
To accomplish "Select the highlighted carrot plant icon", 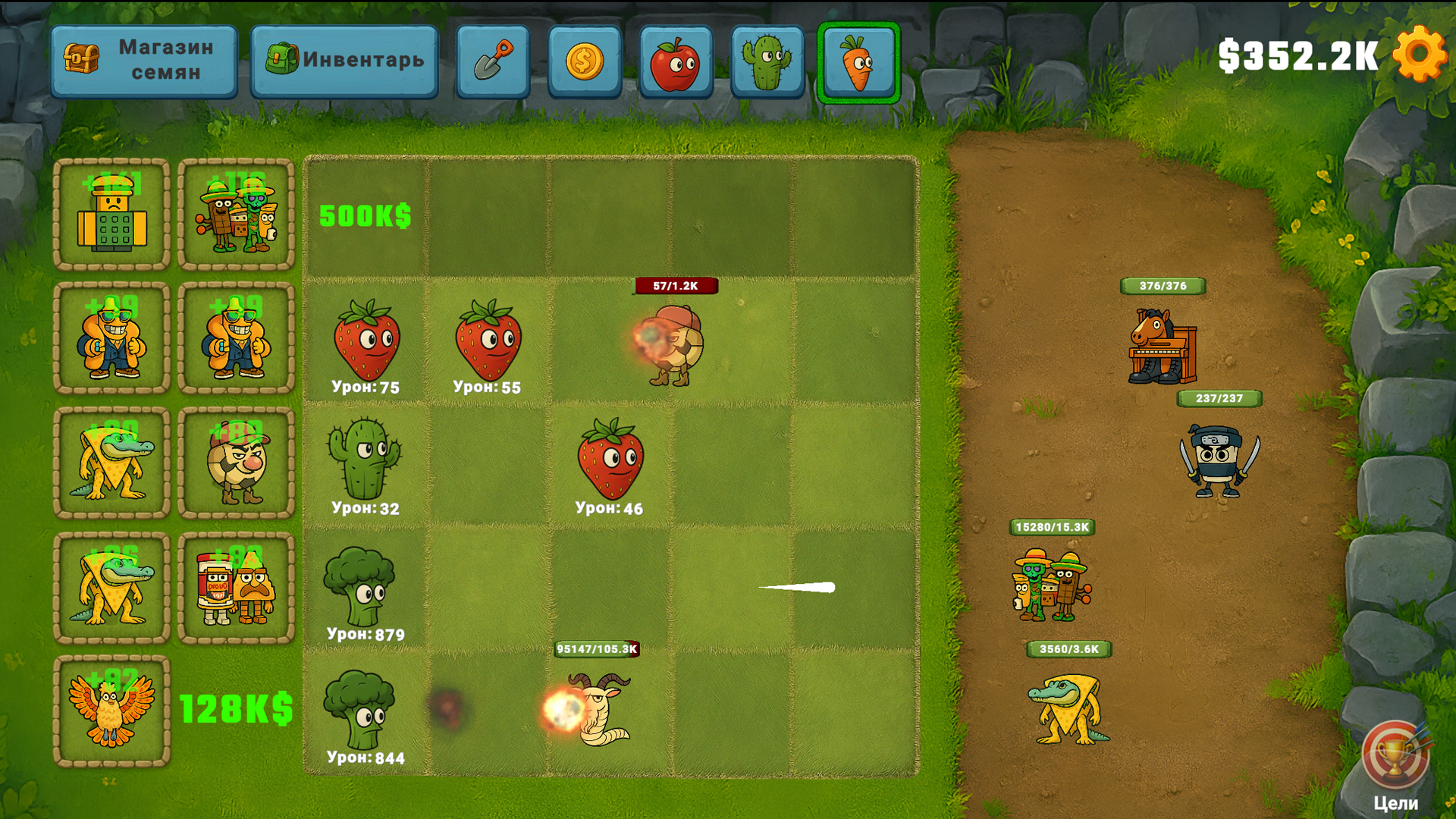I will (860, 61).
